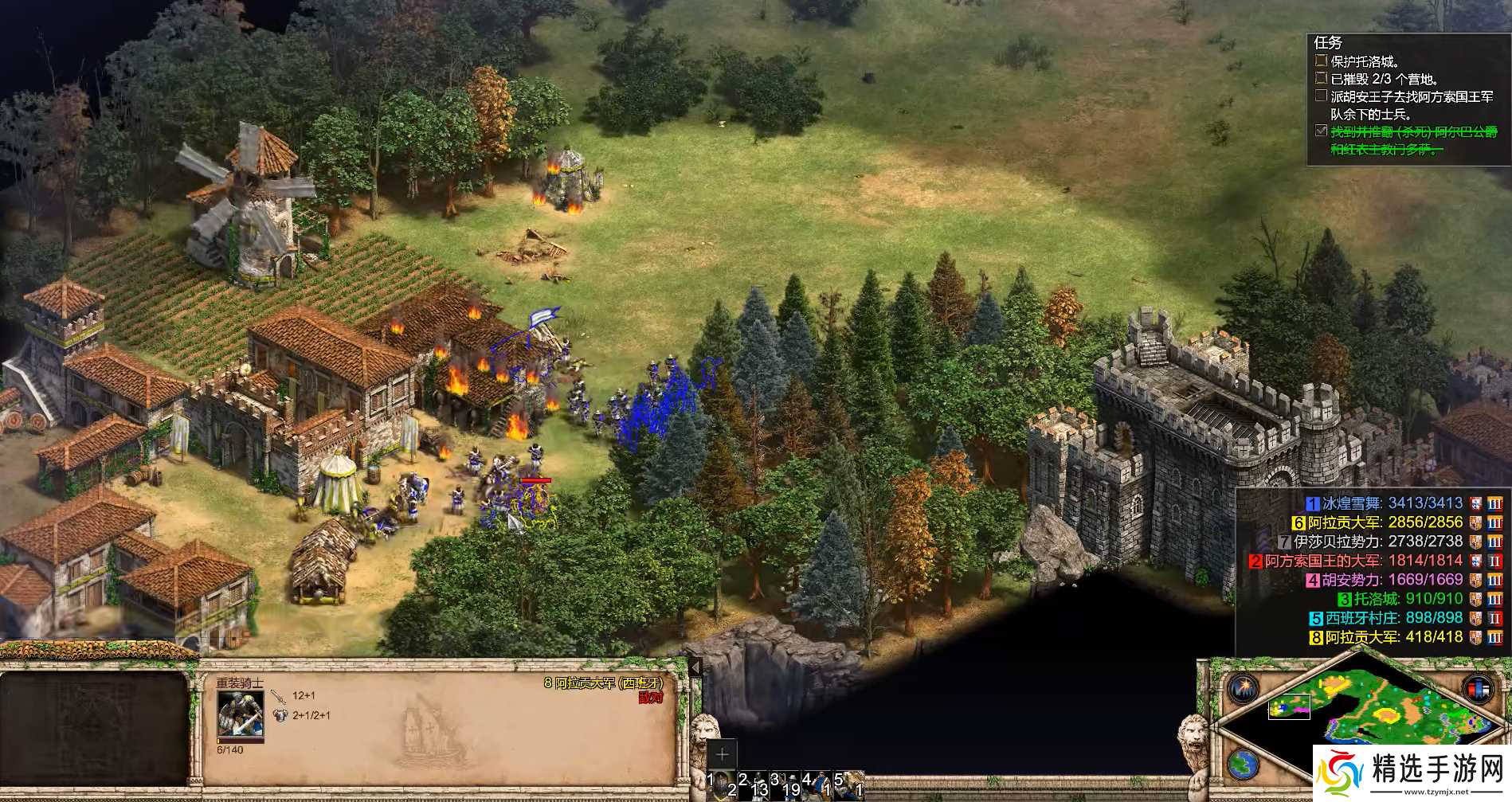The height and width of the screenshot is (802, 1512).
Task: Click the 已摧毁 2/3 个营地 objective checkbox
Action: 1321,78
